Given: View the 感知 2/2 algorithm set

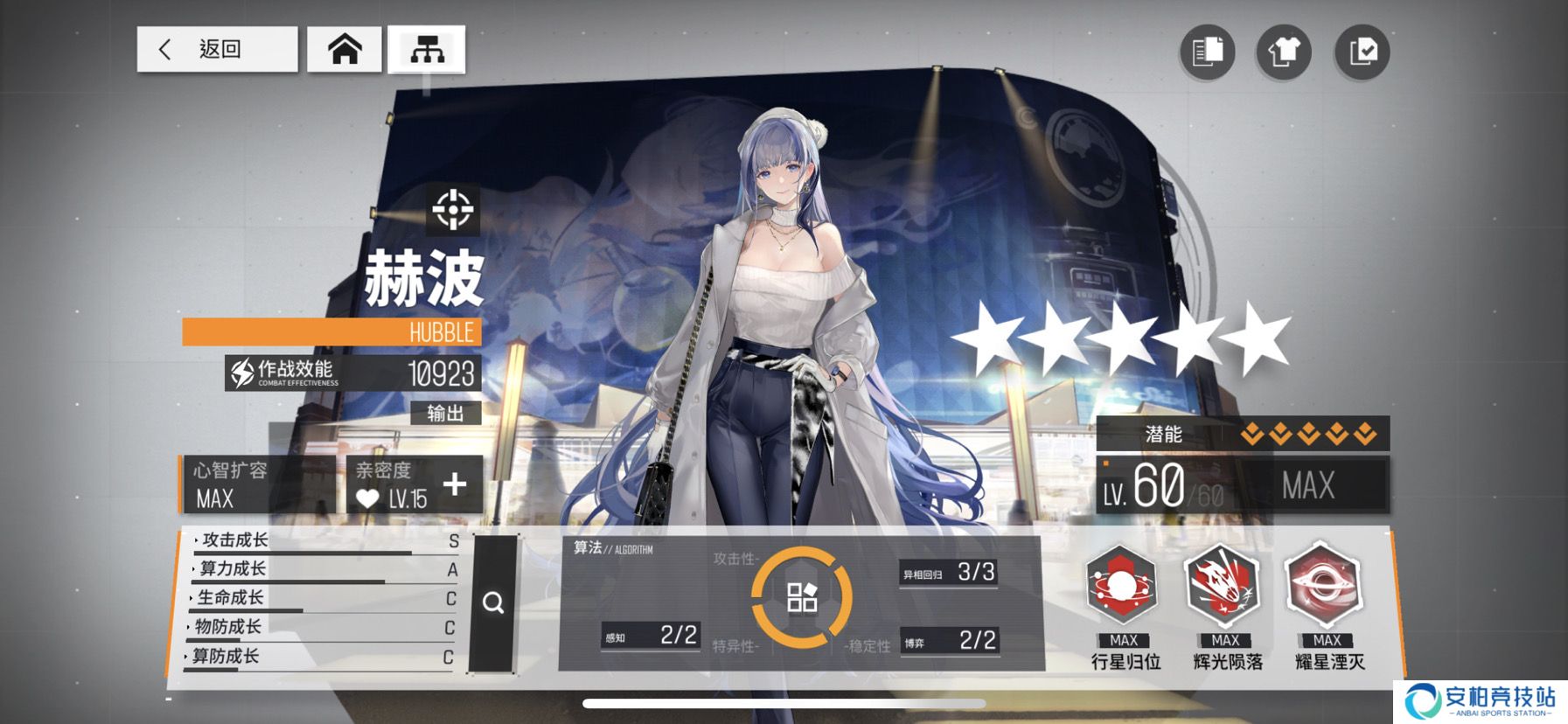Looking at the screenshot, I should coord(651,636).
